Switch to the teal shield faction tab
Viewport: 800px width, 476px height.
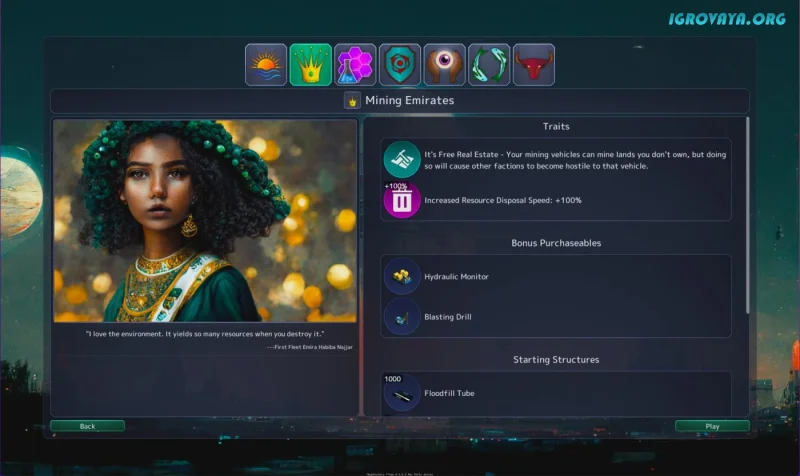400,65
